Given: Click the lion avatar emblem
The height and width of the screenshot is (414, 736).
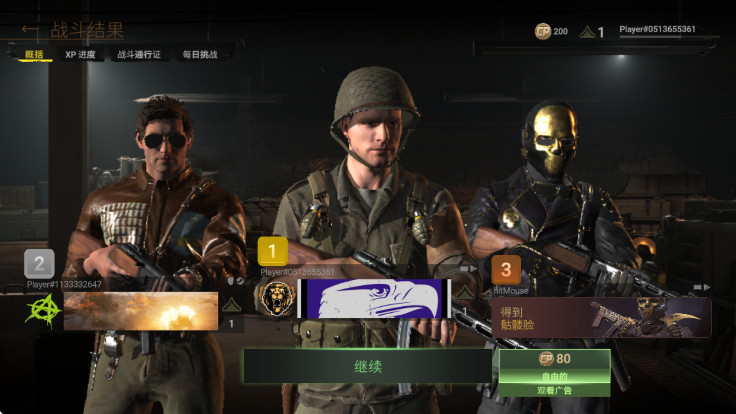Looking at the screenshot, I should point(273,297).
